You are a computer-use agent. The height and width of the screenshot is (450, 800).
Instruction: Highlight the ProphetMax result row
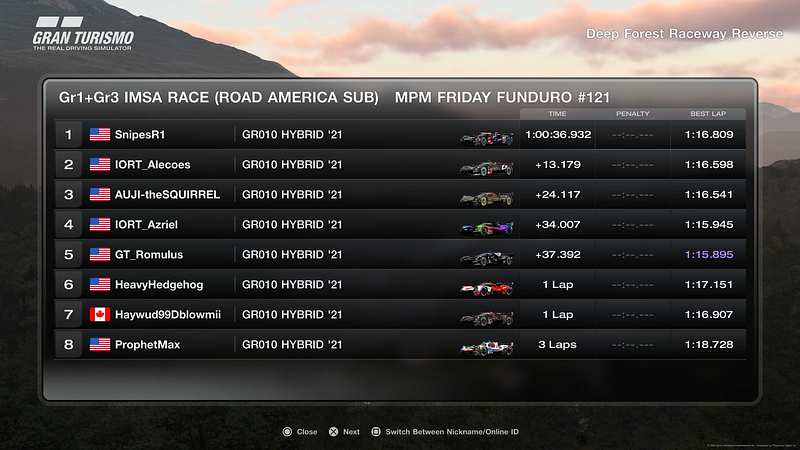400,344
